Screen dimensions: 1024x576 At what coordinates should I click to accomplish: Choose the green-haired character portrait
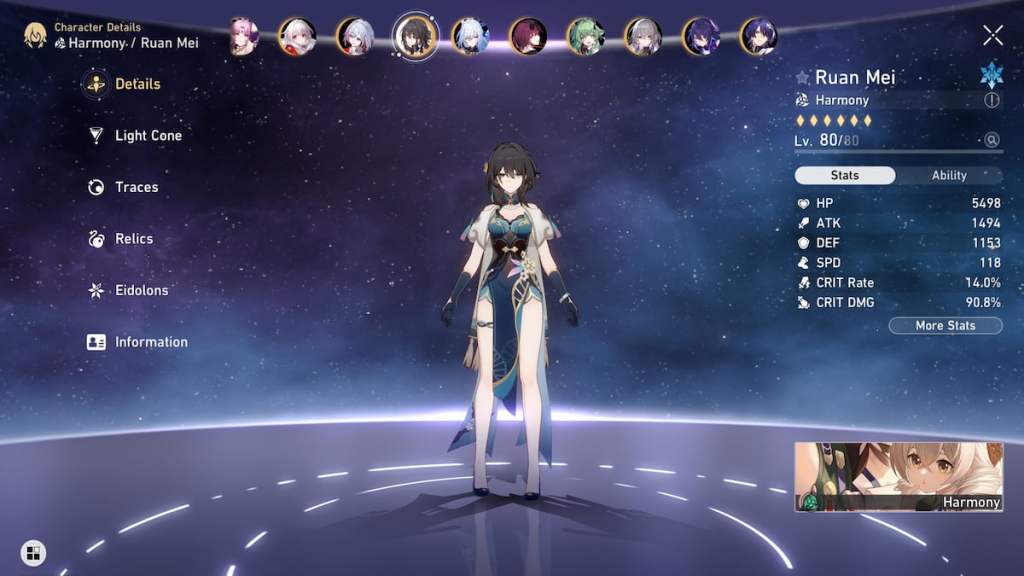point(585,36)
